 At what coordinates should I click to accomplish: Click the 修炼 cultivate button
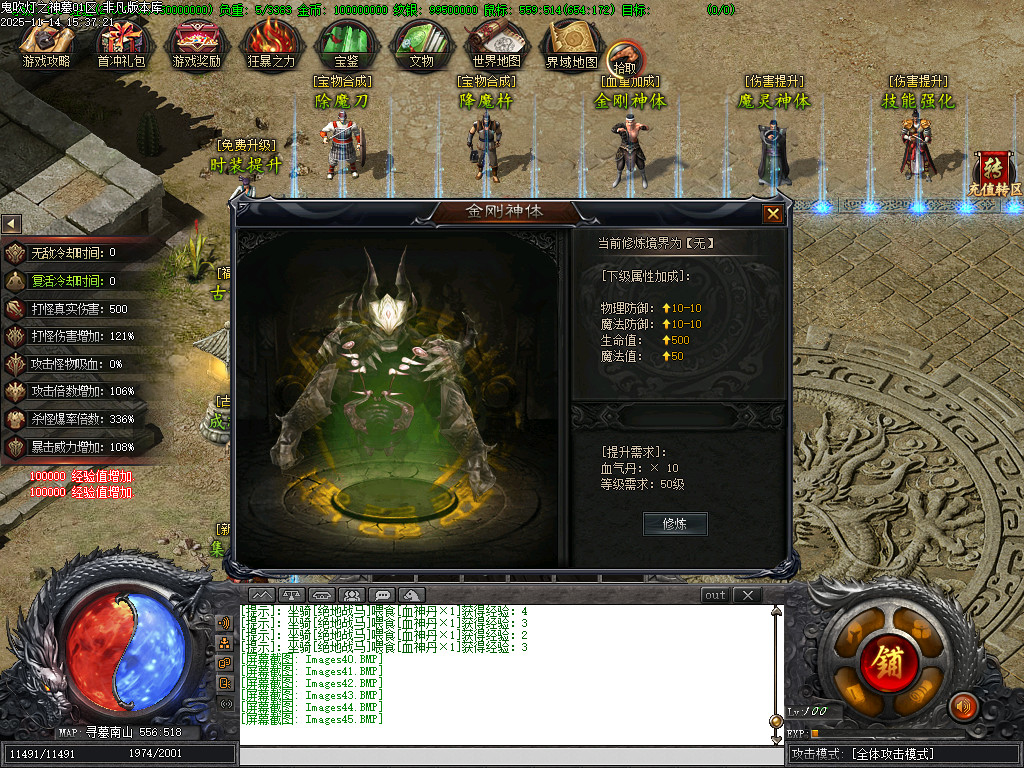pos(675,524)
